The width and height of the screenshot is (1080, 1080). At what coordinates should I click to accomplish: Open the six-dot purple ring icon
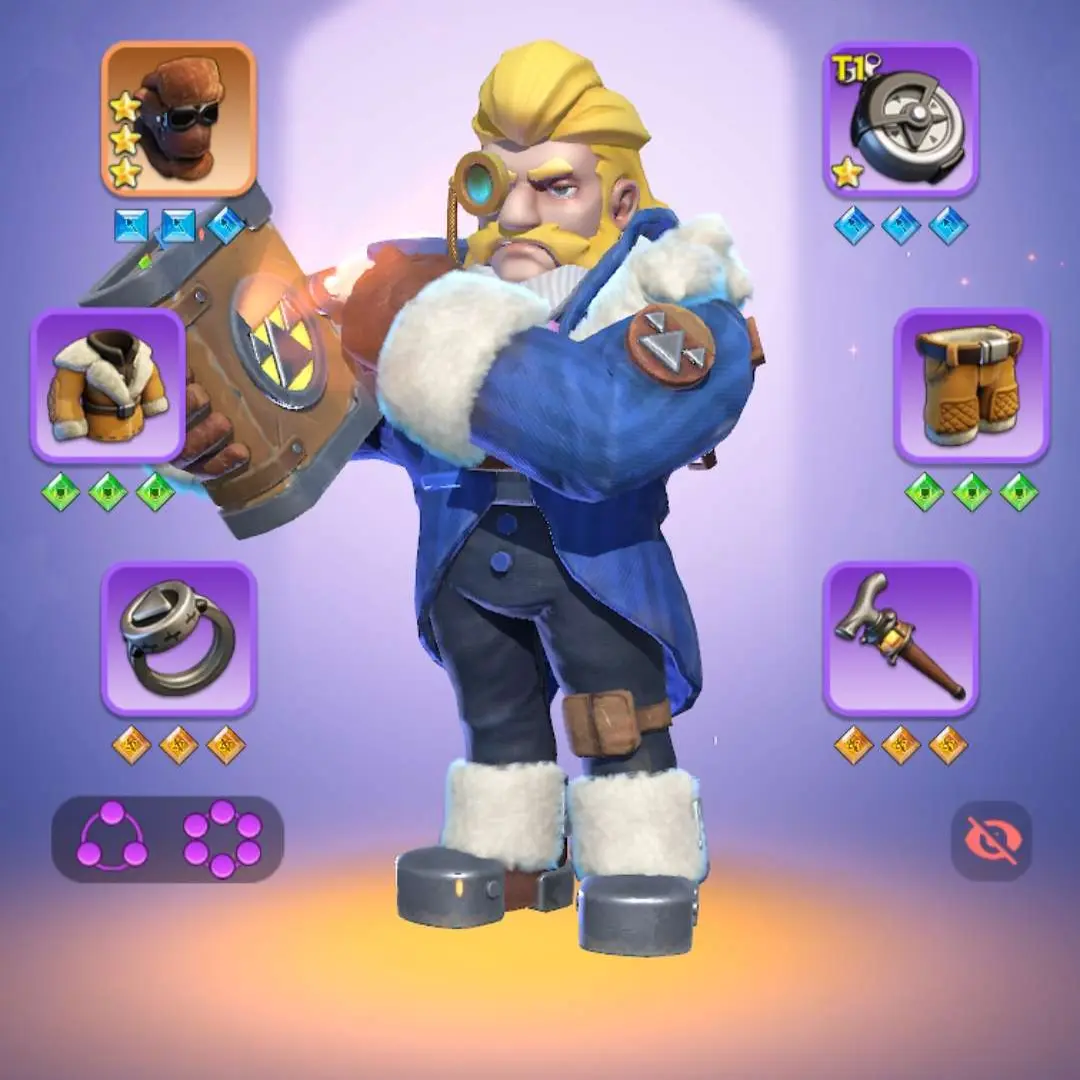[222, 839]
